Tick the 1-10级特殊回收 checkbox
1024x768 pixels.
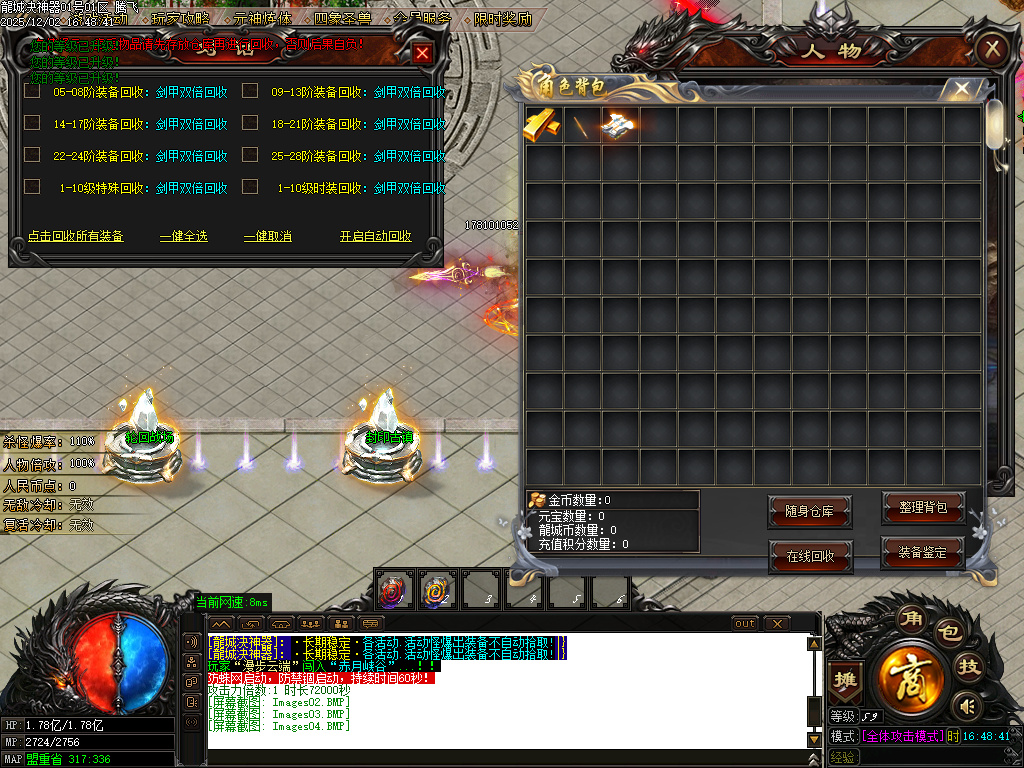(32, 187)
